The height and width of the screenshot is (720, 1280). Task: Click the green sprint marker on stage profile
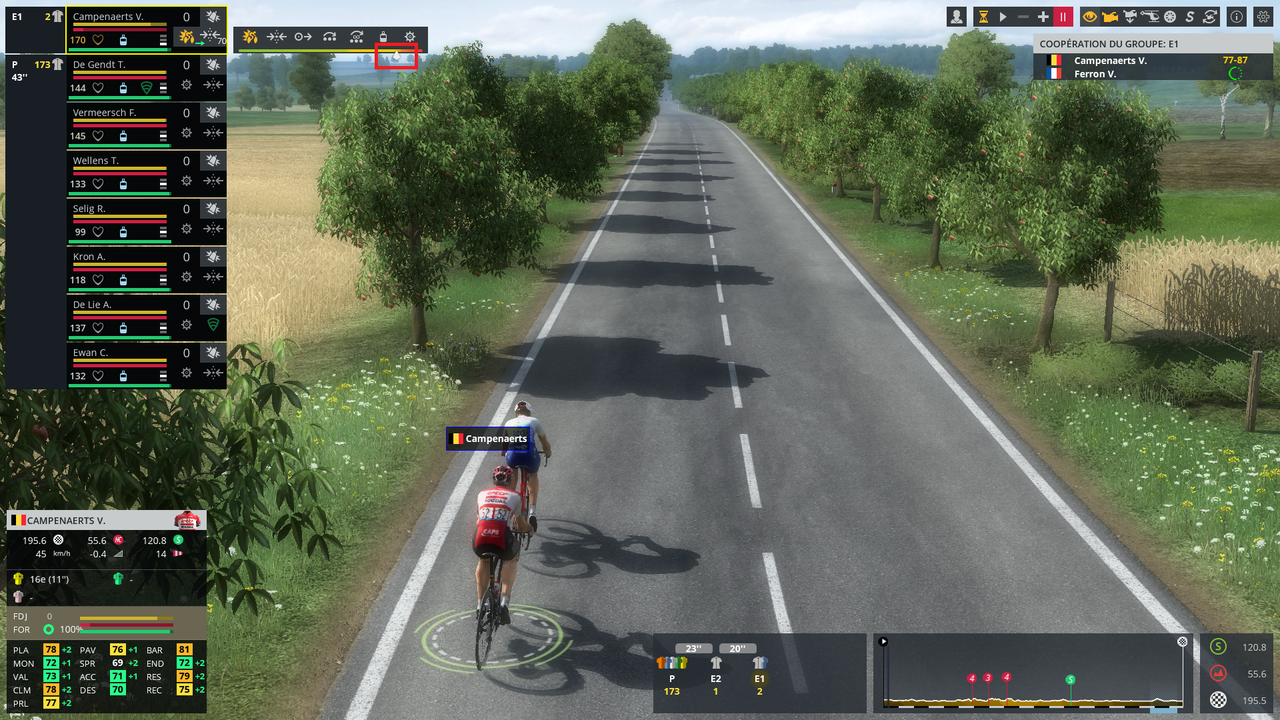1070,680
